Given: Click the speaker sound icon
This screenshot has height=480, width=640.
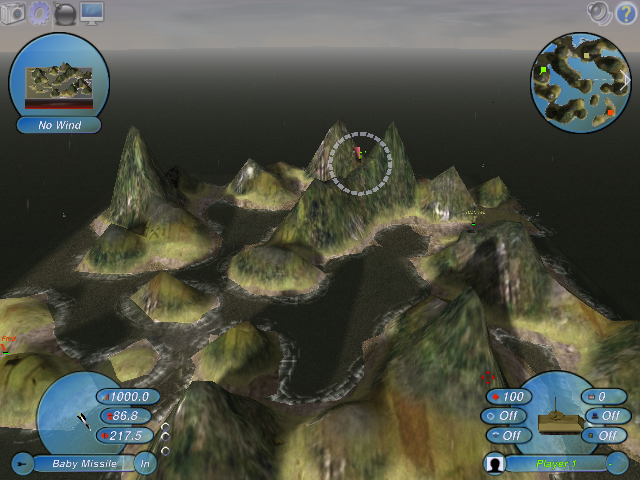Looking at the screenshot, I should (x=599, y=12).
